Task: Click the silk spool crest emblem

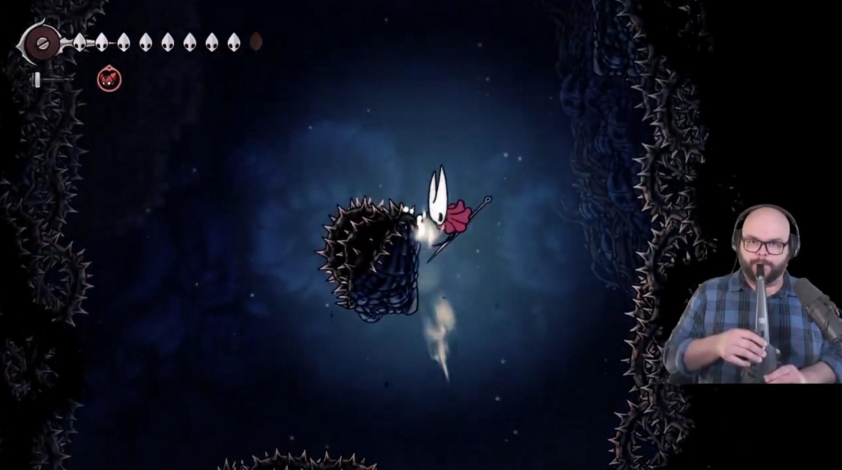Action: pyautogui.click(x=42, y=43)
